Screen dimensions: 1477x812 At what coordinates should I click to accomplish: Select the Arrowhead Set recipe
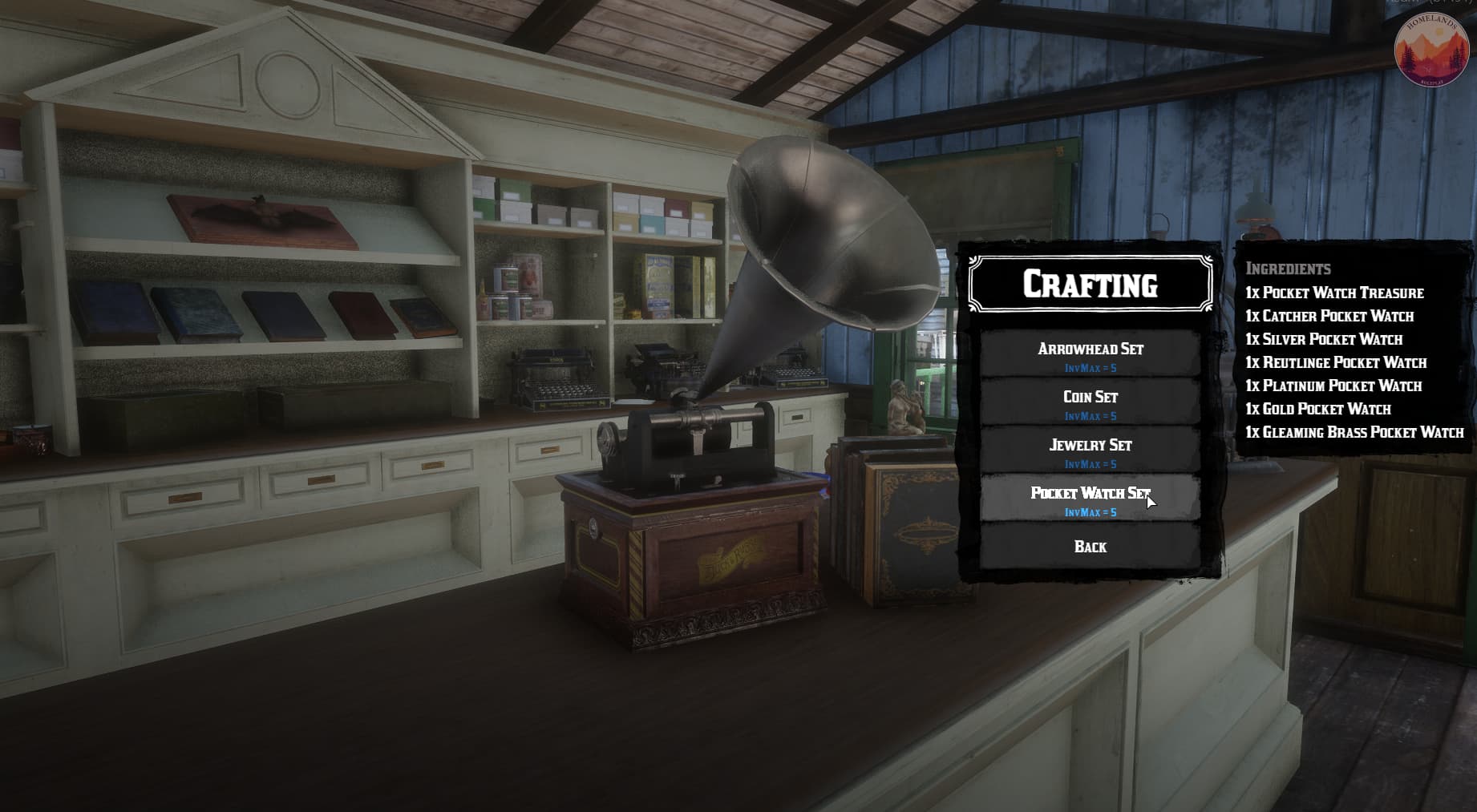(x=1090, y=354)
